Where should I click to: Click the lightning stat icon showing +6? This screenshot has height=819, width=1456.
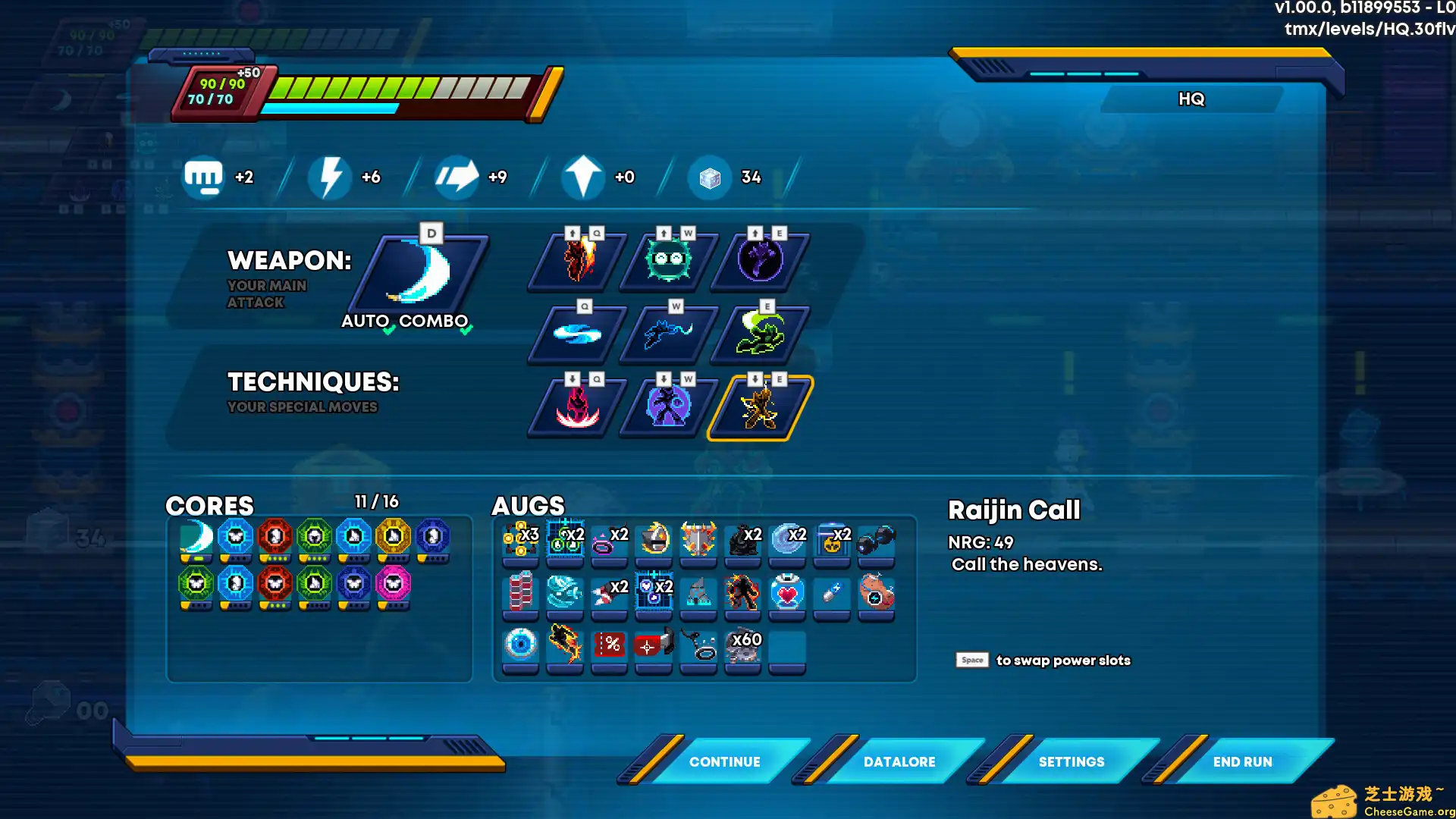pyautogui.click(x=330, y=177)
